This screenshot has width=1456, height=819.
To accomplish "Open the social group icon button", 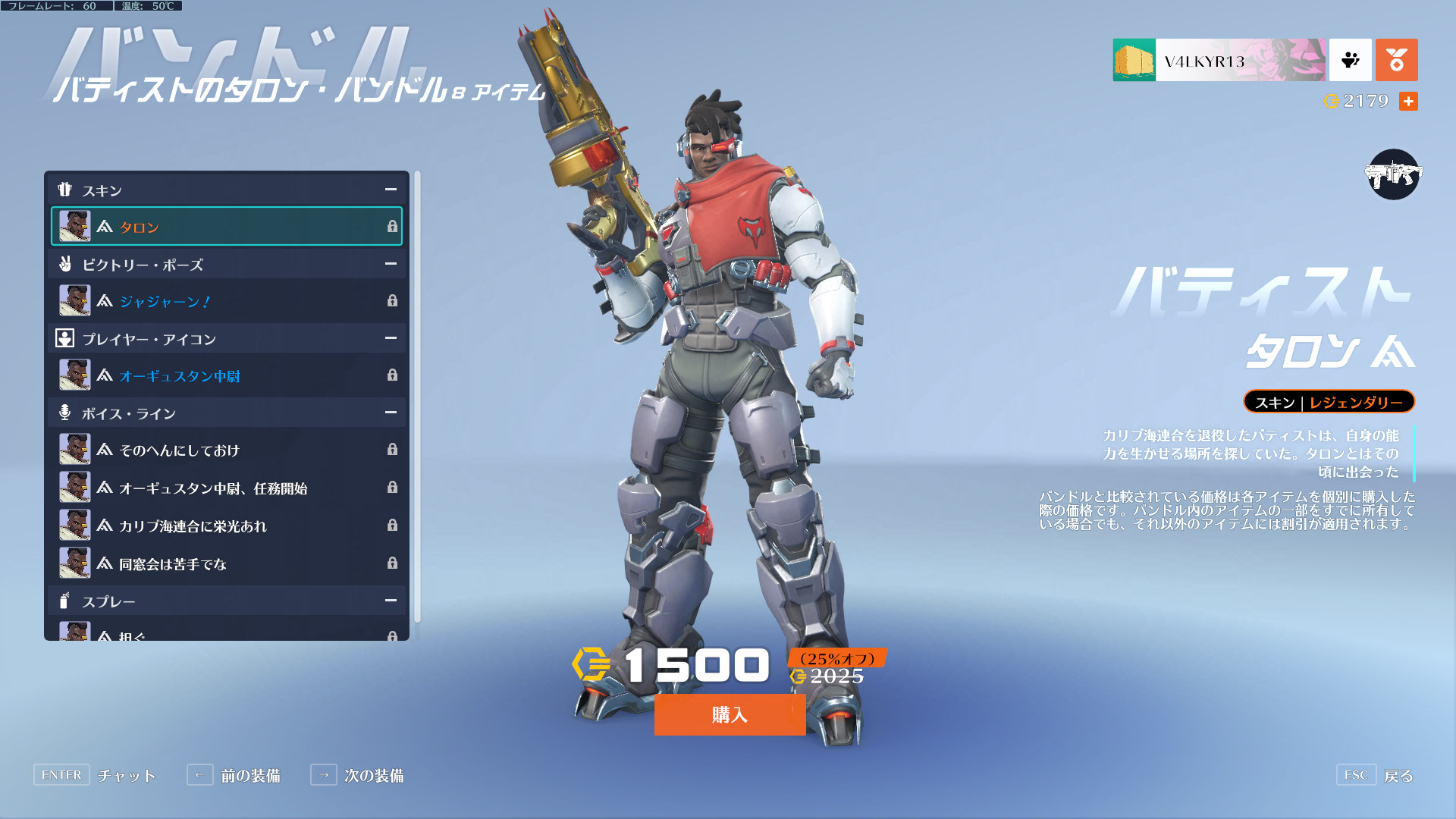I will (1350, 60).
